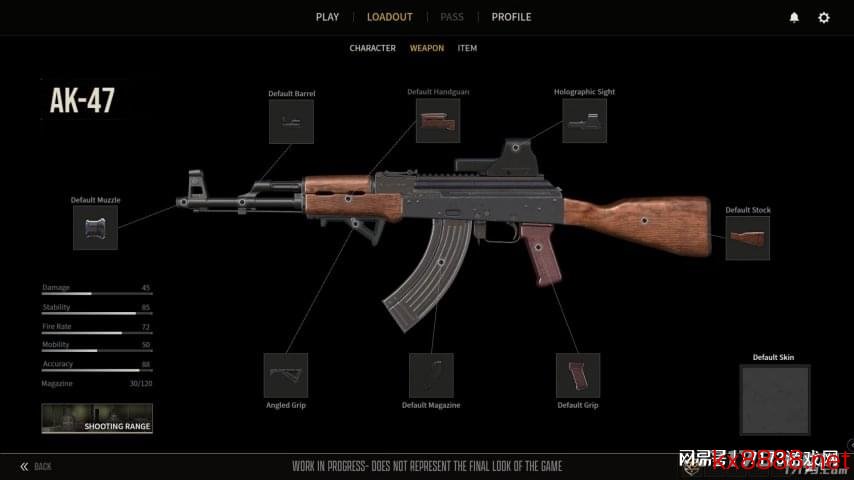Go to the PROFILE tab
854x480 pixels.
[511, 17]
